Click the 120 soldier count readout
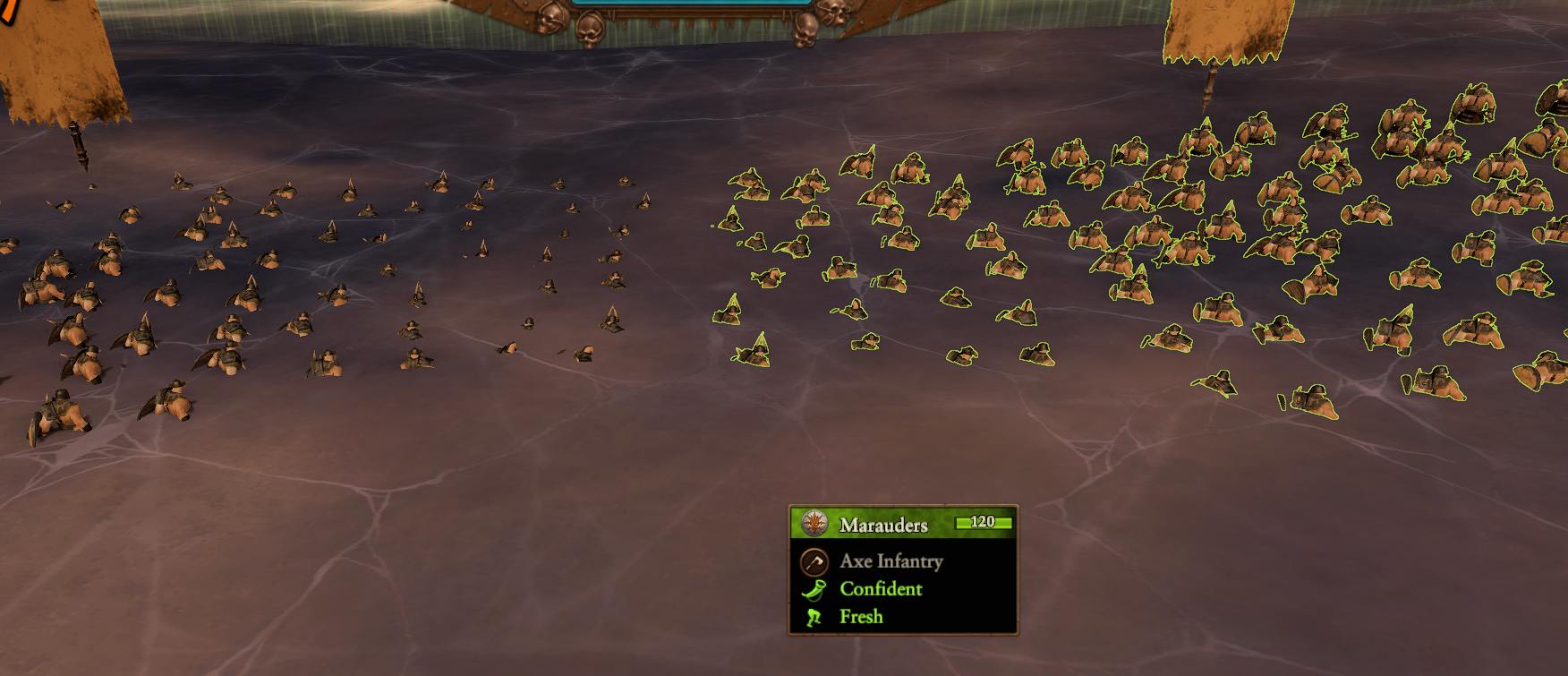 pos(982,523)
